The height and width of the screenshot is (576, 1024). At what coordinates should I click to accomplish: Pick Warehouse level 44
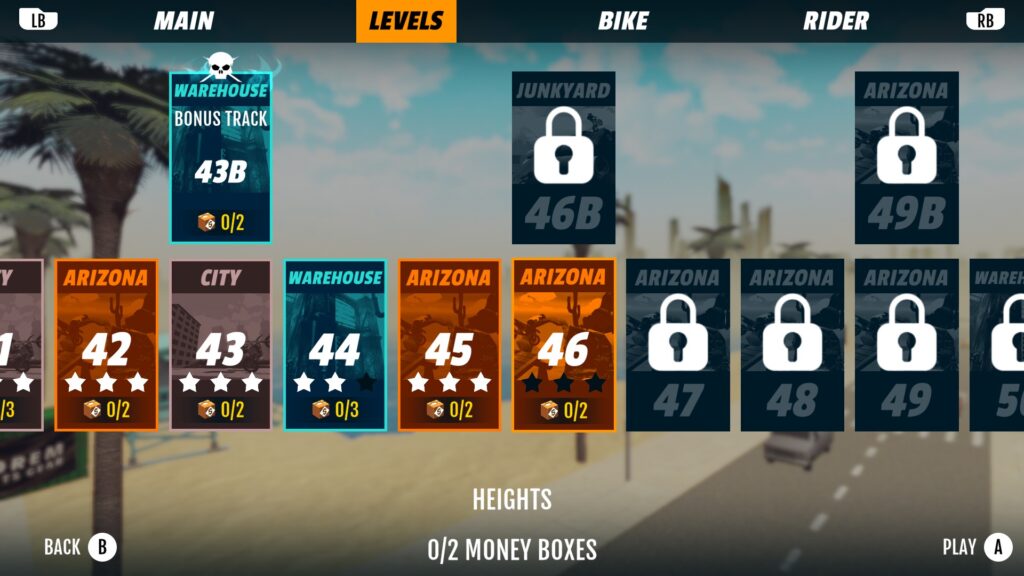click(x=335, y=345)
